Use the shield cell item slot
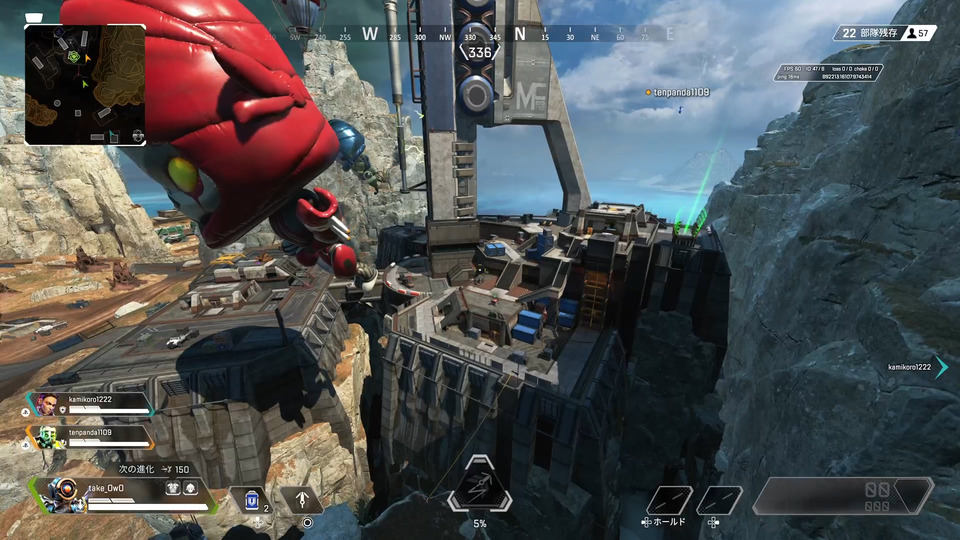The width and height of the screenshot is (960, 540). pyautogui.click(x=250, y=499)
